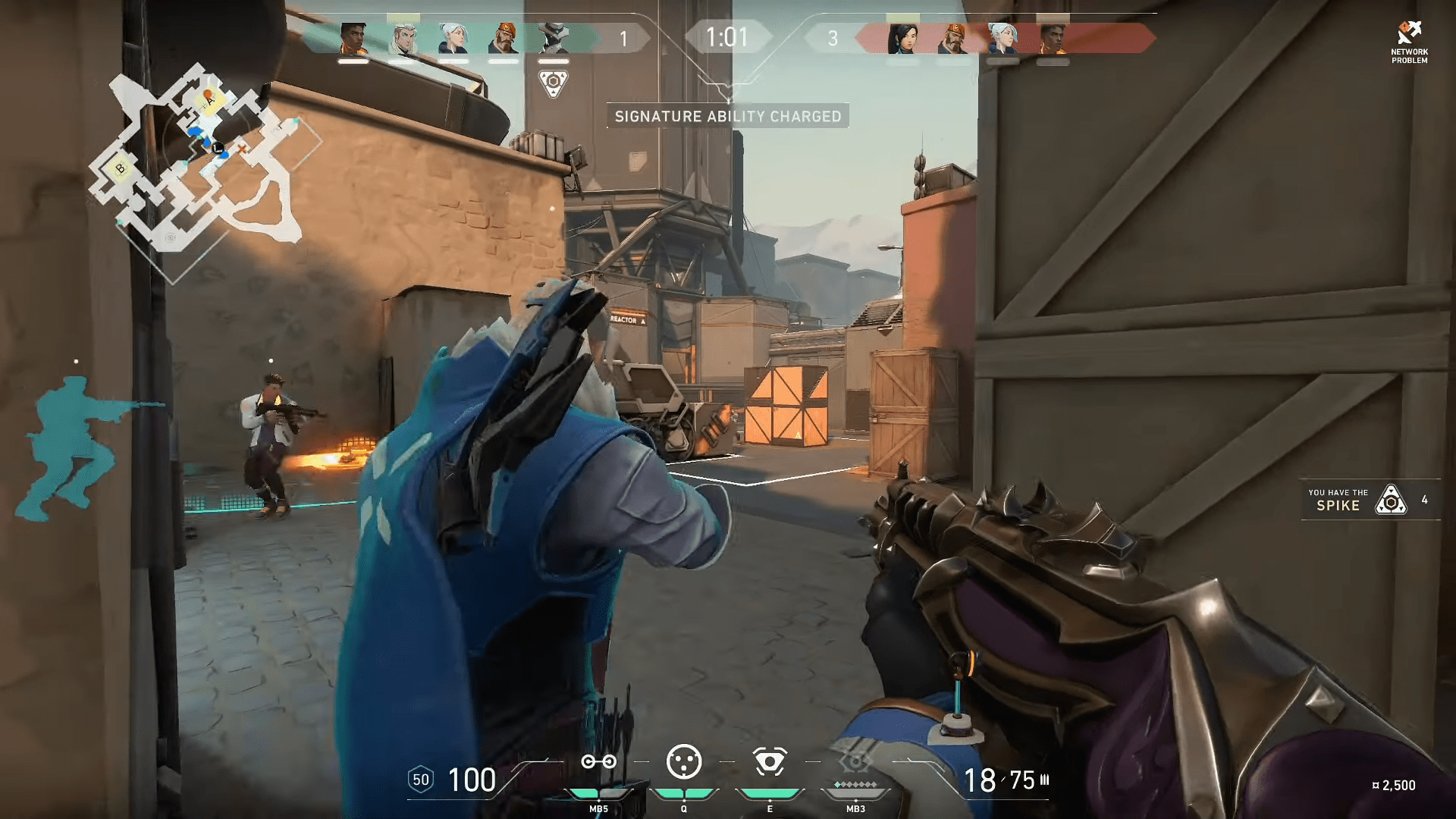The image size is (1456, 819).
Task: Activate the Cyber Cage ability icon
Action: pyautogui.click(x=683, y=762)
